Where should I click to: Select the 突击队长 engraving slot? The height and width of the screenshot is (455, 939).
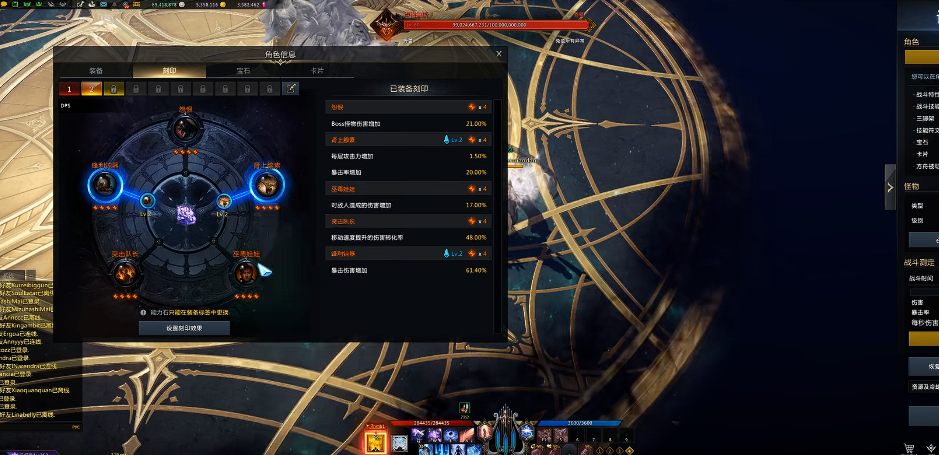pos(125,274)
